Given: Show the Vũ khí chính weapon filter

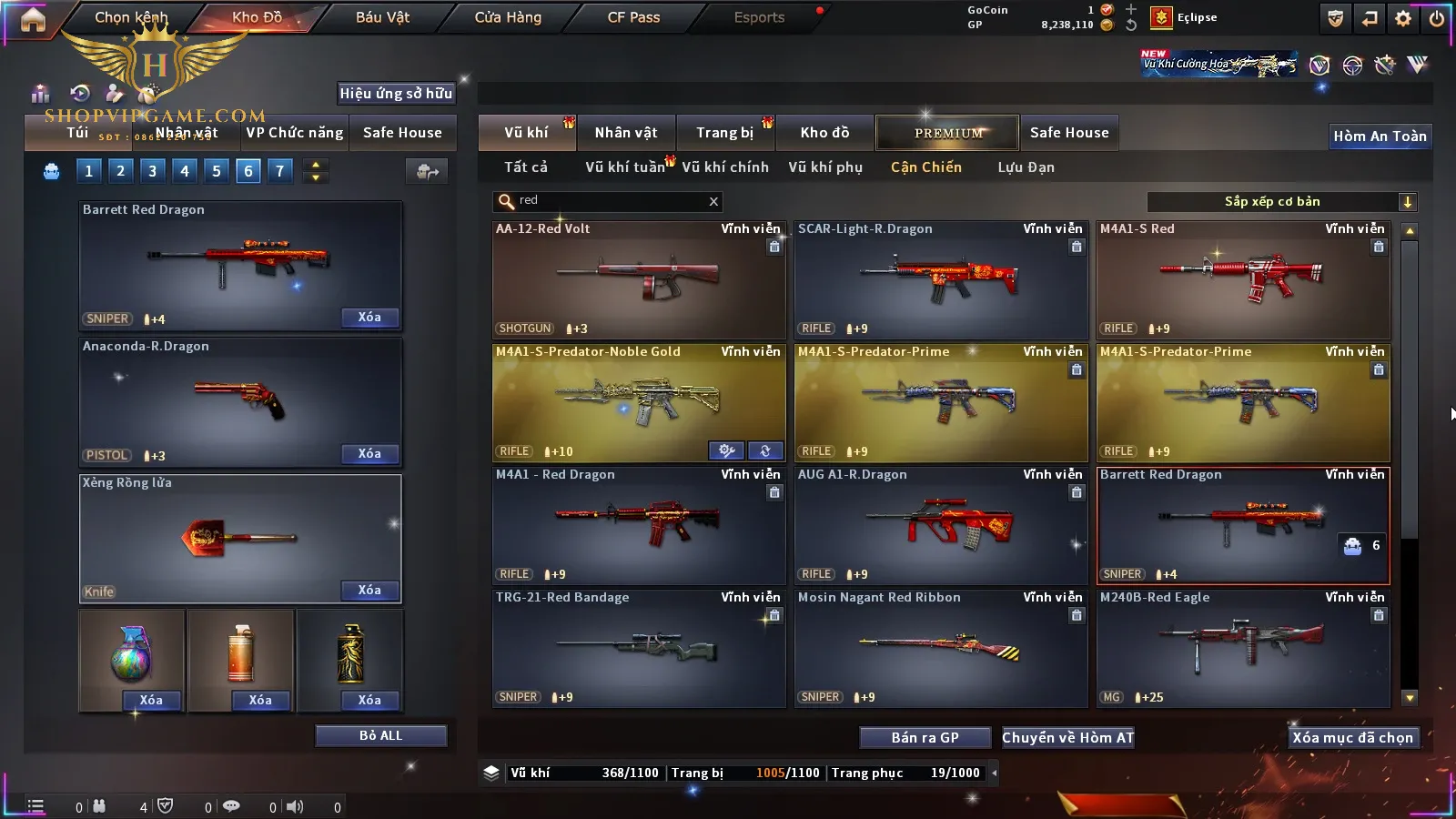Looking at the screenshot, I should tap(725, 167).
